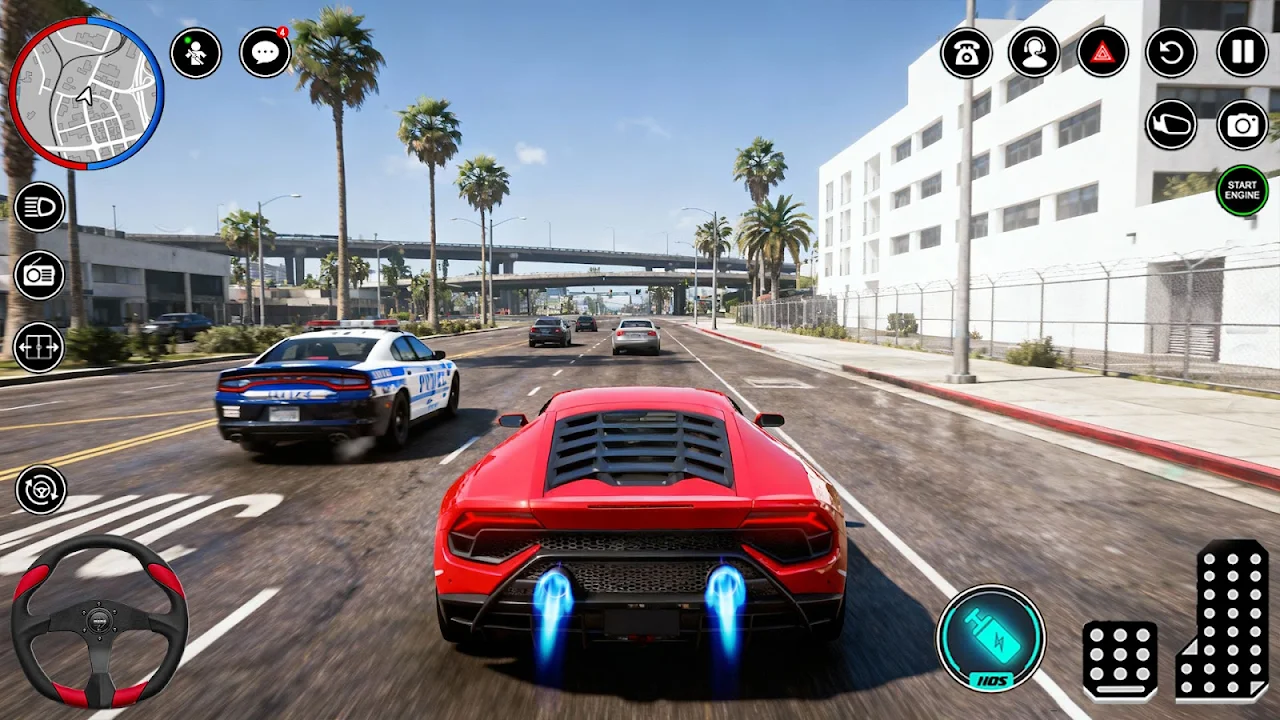Open the car radio
The width and height of the screenshot is (1280, 720).
pyautogui.click(x=39, y=275)
